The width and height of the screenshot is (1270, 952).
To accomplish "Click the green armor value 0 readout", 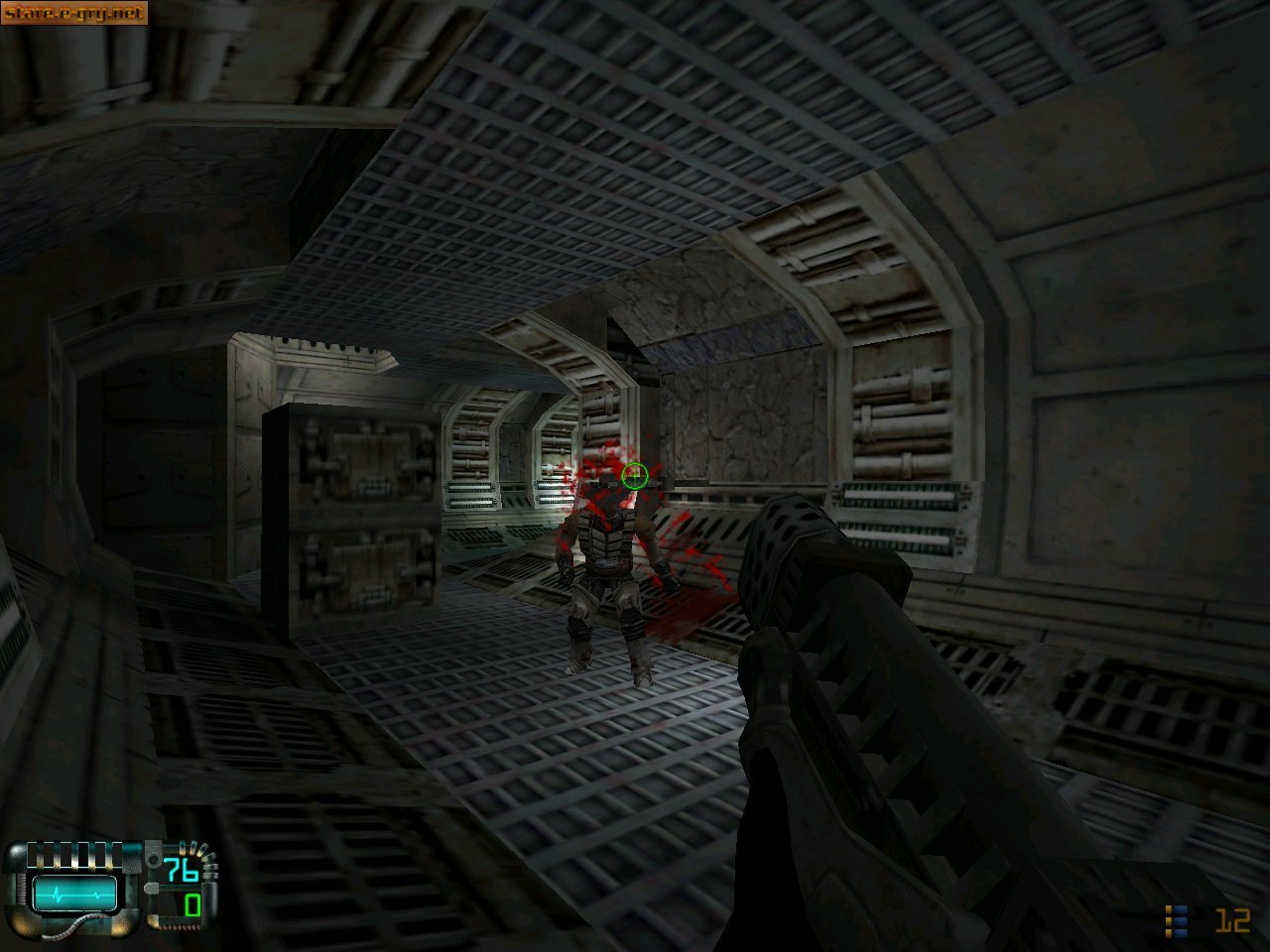I will [191, 907].
